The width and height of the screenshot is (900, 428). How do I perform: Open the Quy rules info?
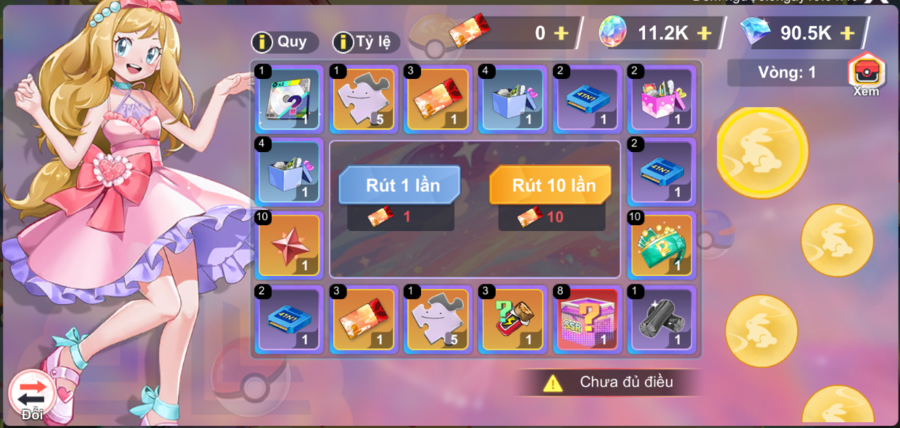pyautogui.click(x=284, y=42)
